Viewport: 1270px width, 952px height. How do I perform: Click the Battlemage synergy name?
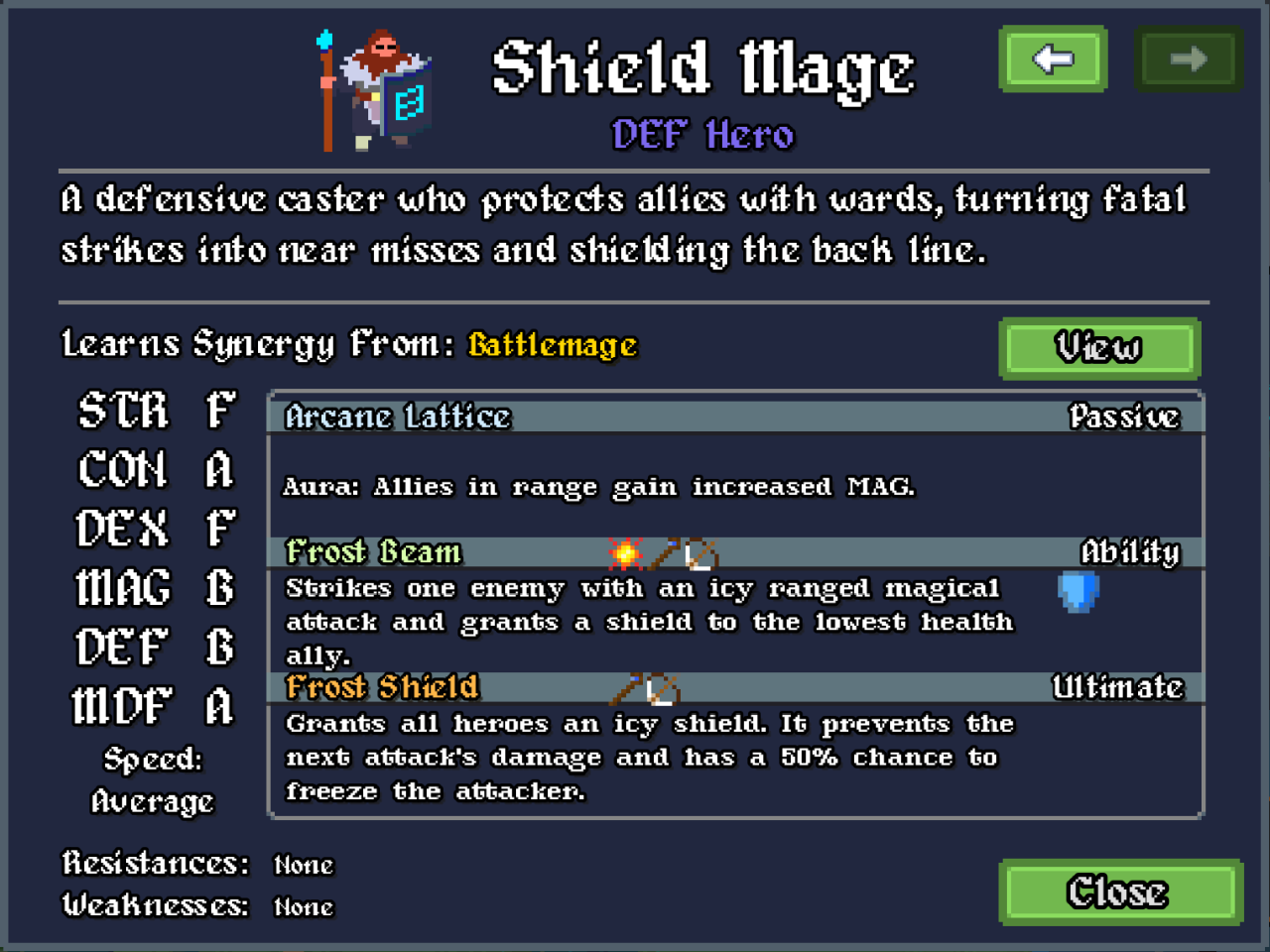coord(553,345)
